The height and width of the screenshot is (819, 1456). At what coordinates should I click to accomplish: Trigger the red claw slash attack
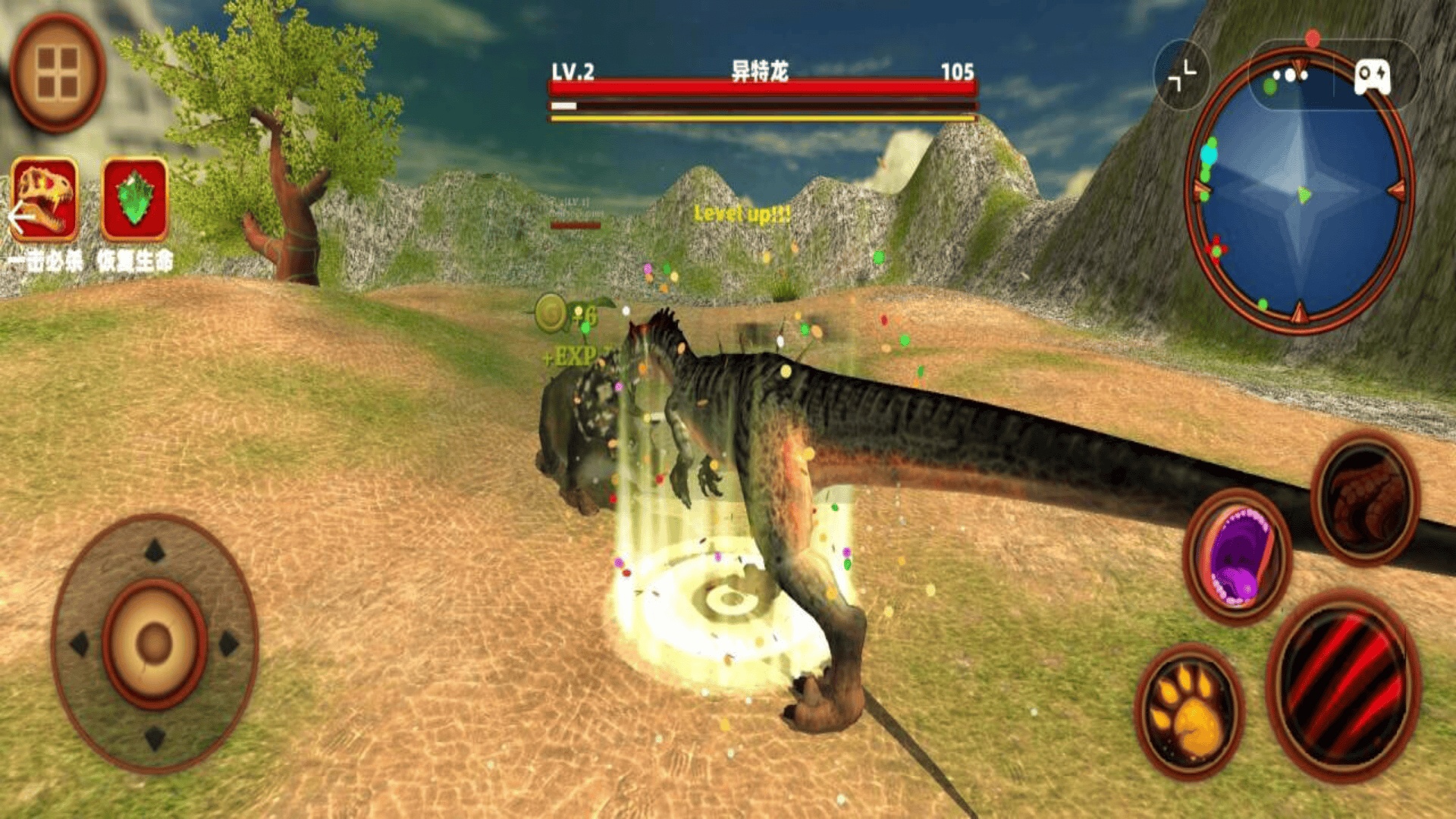click(1342, 685)
